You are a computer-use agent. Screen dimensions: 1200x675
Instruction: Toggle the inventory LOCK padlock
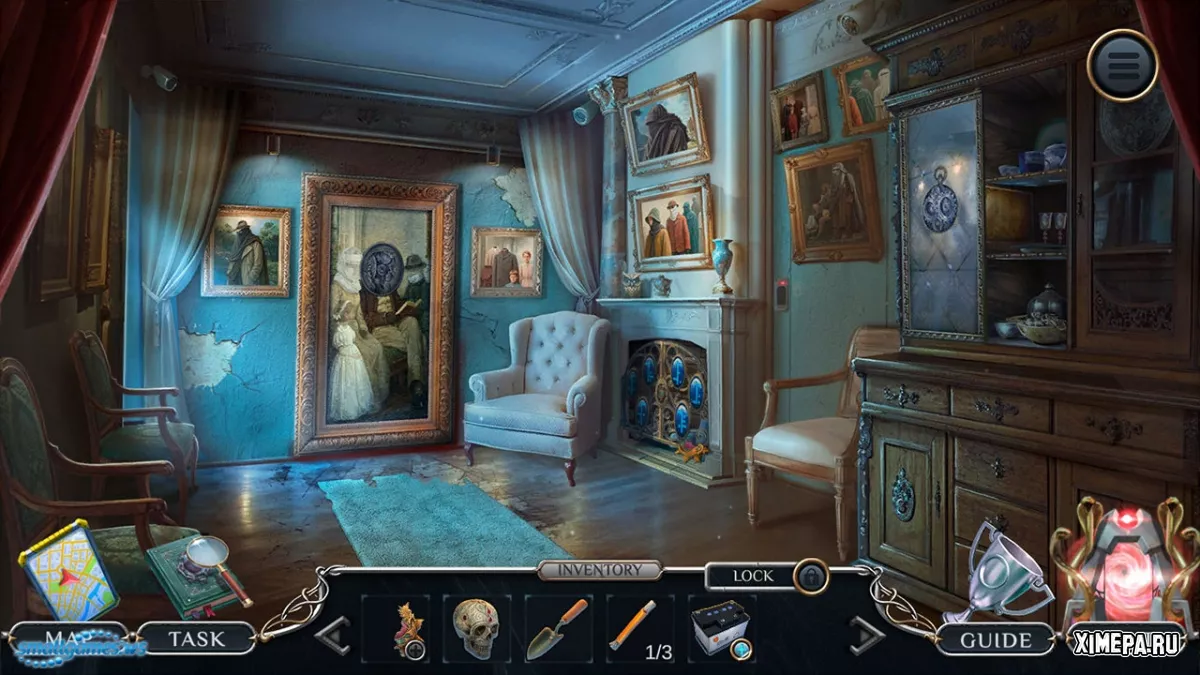[x=810, y=577]
